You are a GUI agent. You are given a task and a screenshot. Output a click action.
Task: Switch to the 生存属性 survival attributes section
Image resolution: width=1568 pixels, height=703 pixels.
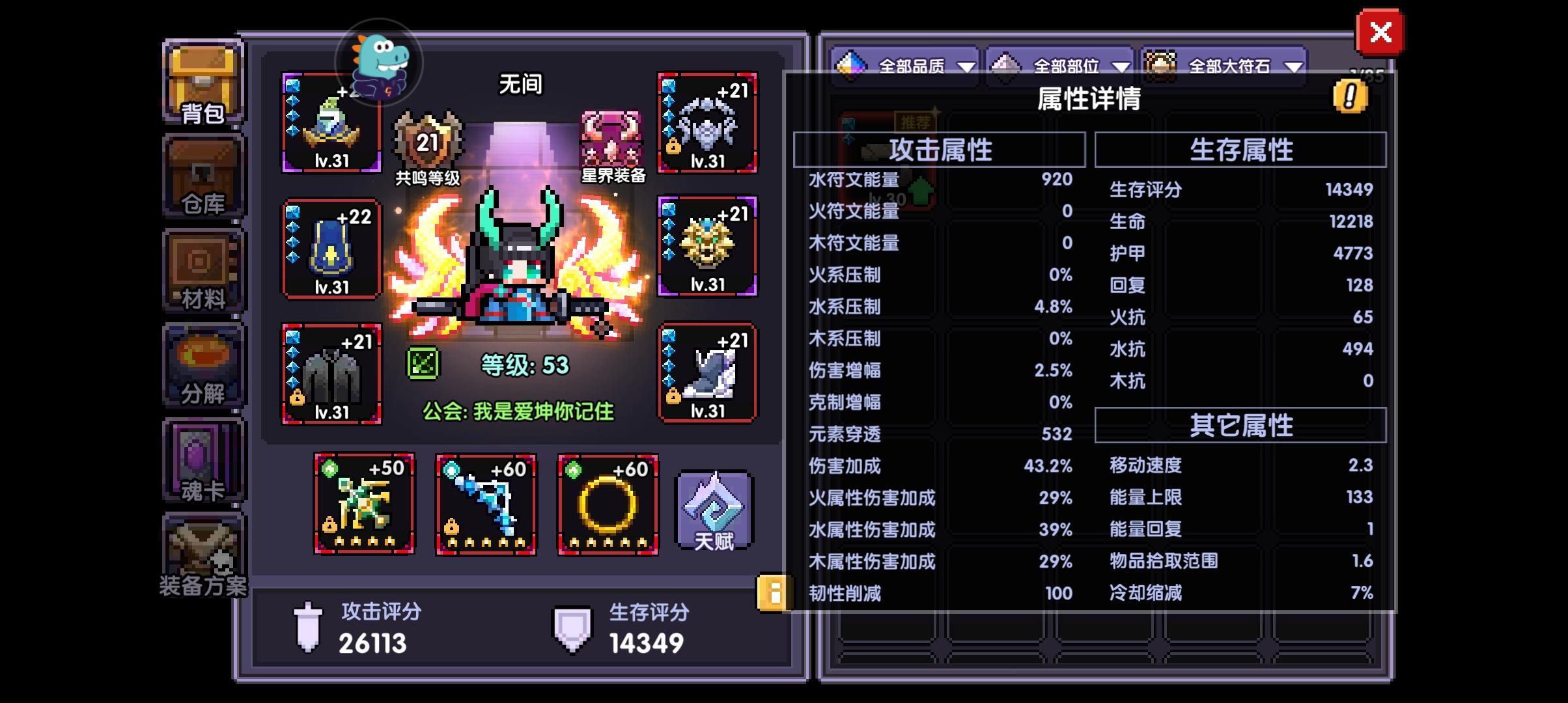[1240, 148]
